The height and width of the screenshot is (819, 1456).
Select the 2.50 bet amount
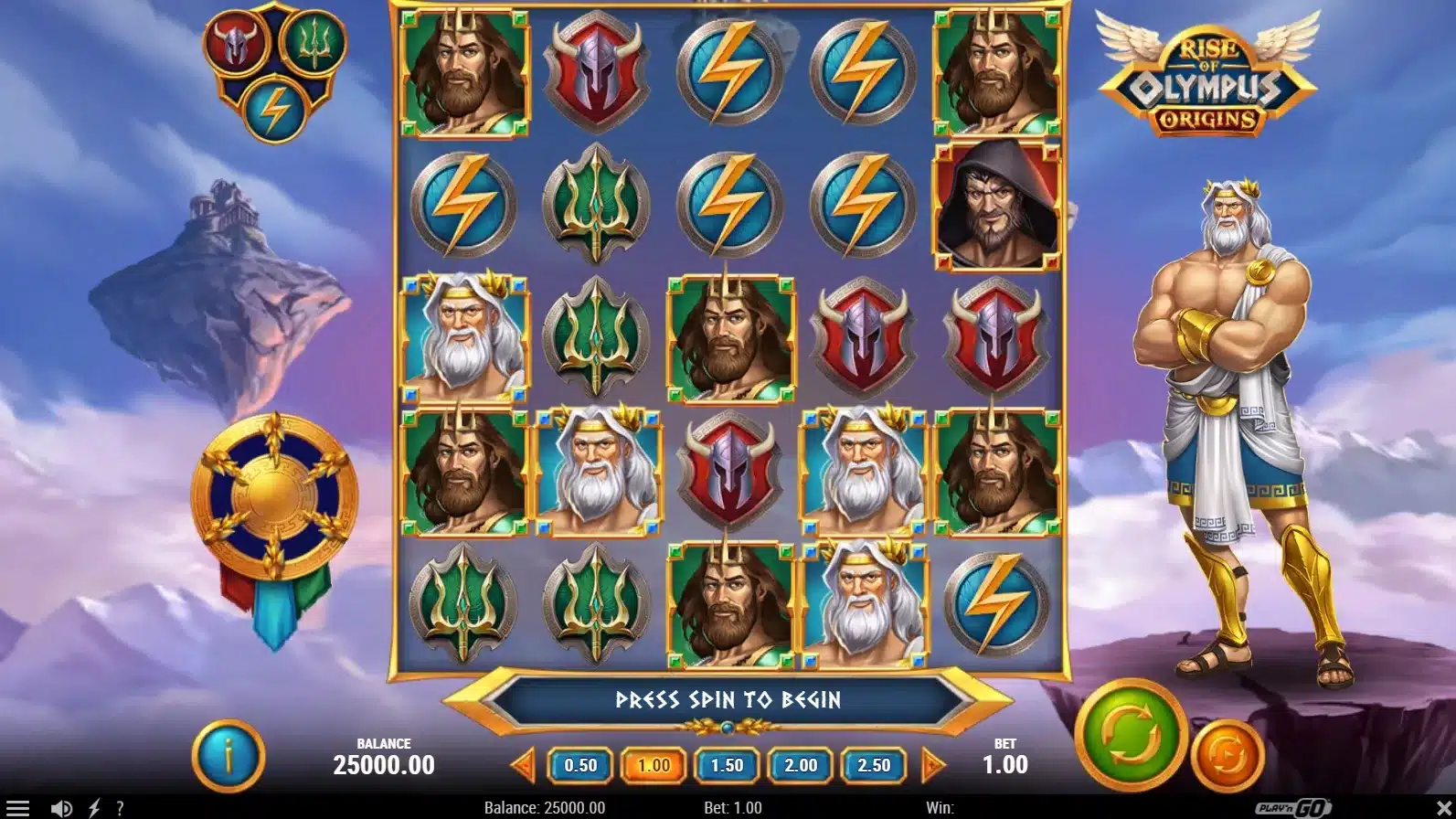pyautogui.click(x=874, y=765)
